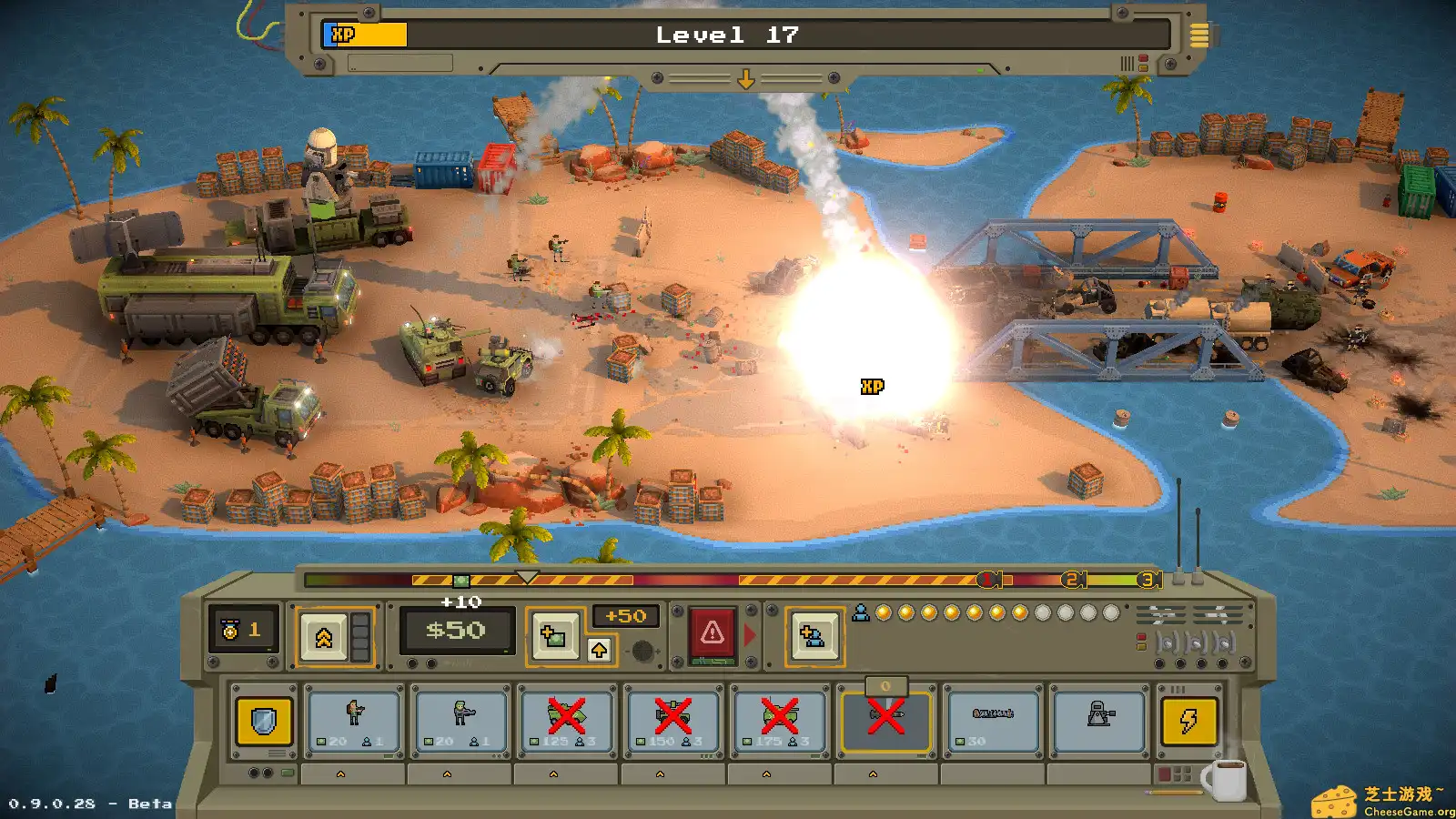Adjust the round volume knob dial
Screen dimensions: 1456x819
pyautogui.click(x=642, y=651)
